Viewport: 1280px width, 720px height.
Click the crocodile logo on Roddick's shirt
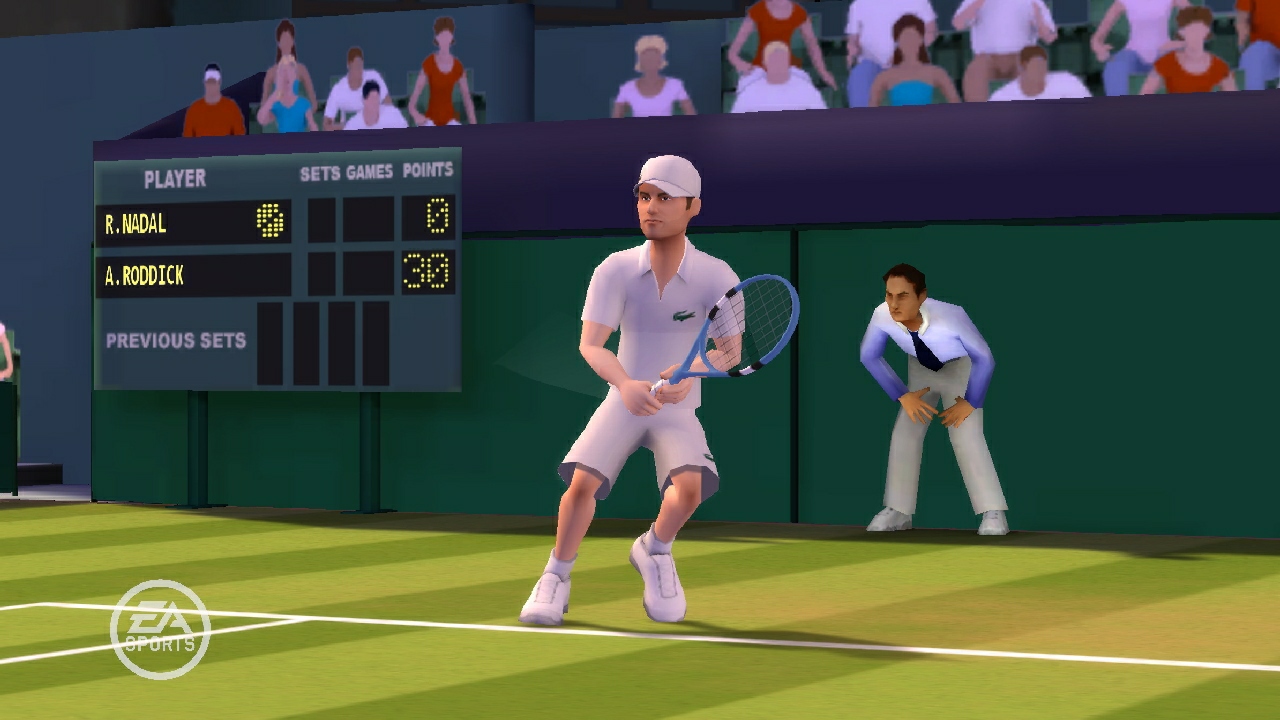pos(685,315)
